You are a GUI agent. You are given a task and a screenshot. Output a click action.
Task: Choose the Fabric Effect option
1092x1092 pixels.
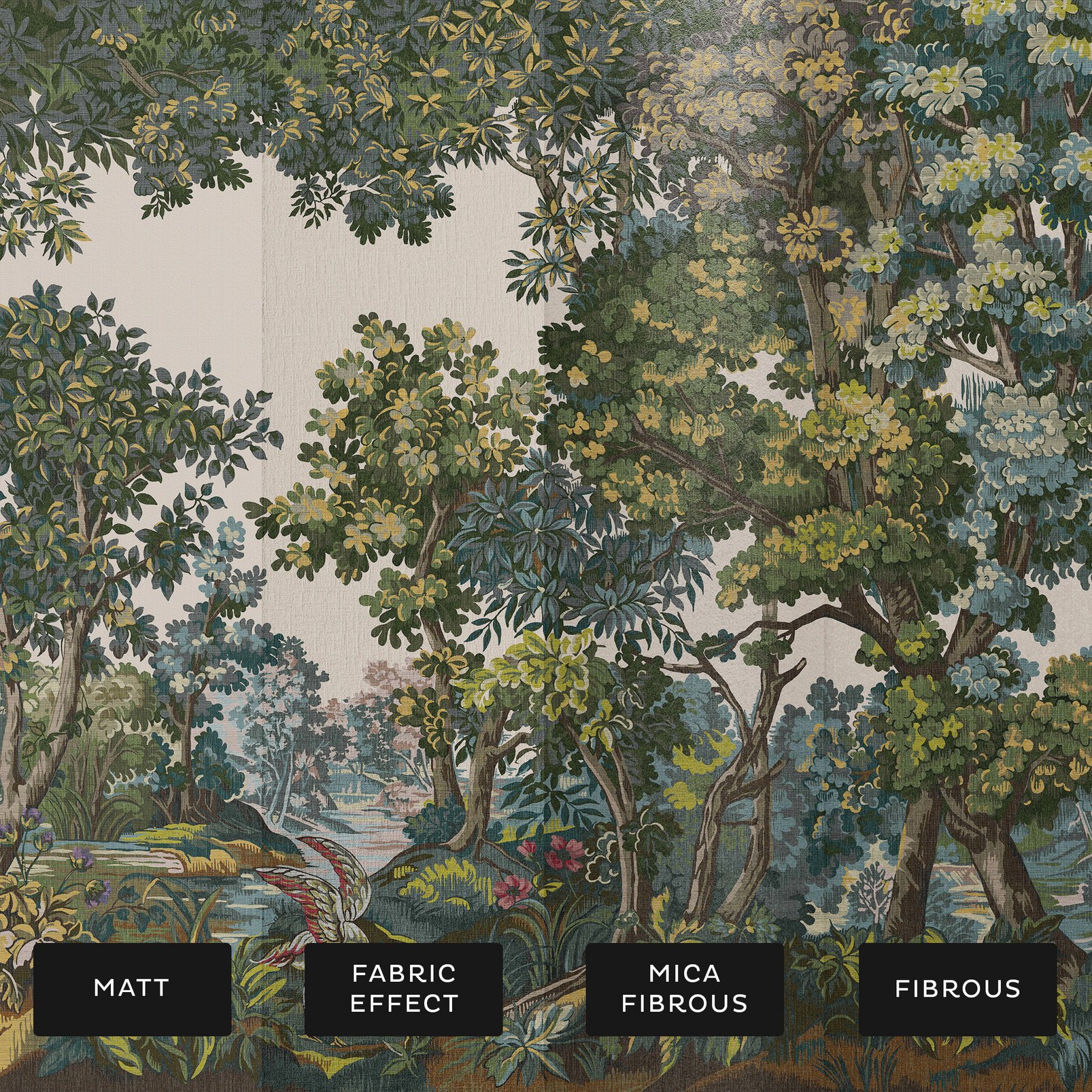click(404, 989)
